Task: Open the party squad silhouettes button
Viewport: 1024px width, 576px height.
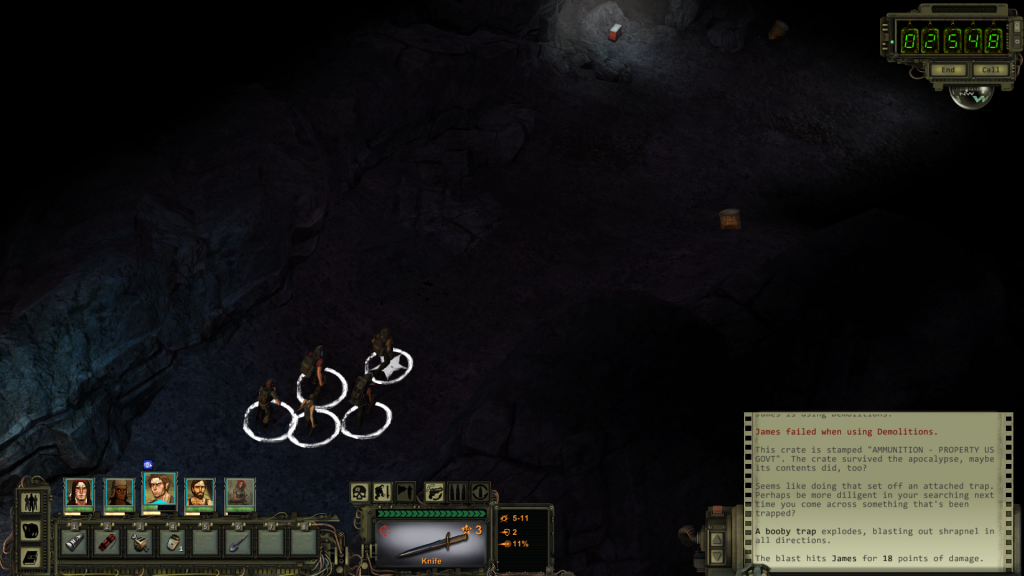Action: (x=30, y=502)
